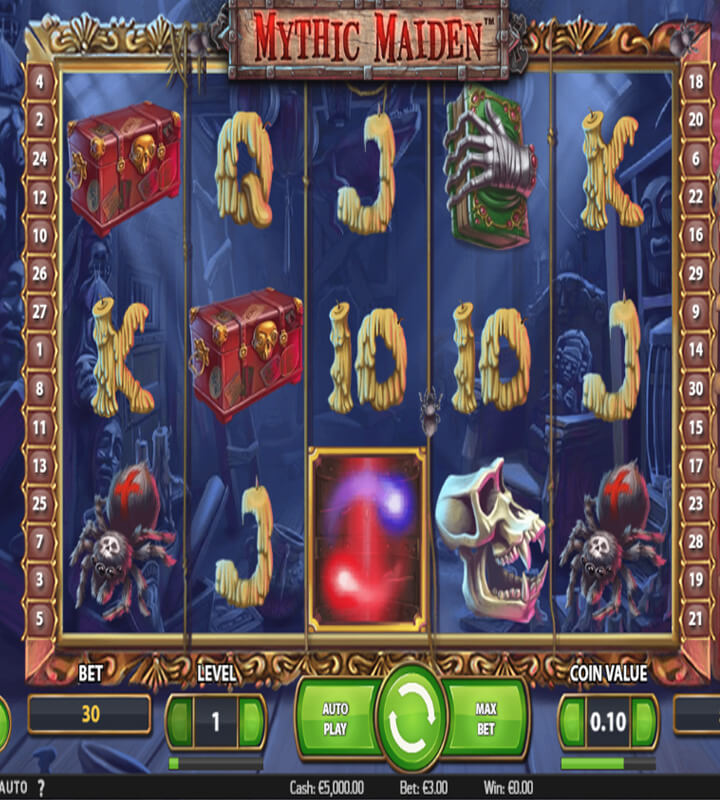Screen dimensions: 720x800
Task: Highlight payline 30 marker
Action: [695, 388]
